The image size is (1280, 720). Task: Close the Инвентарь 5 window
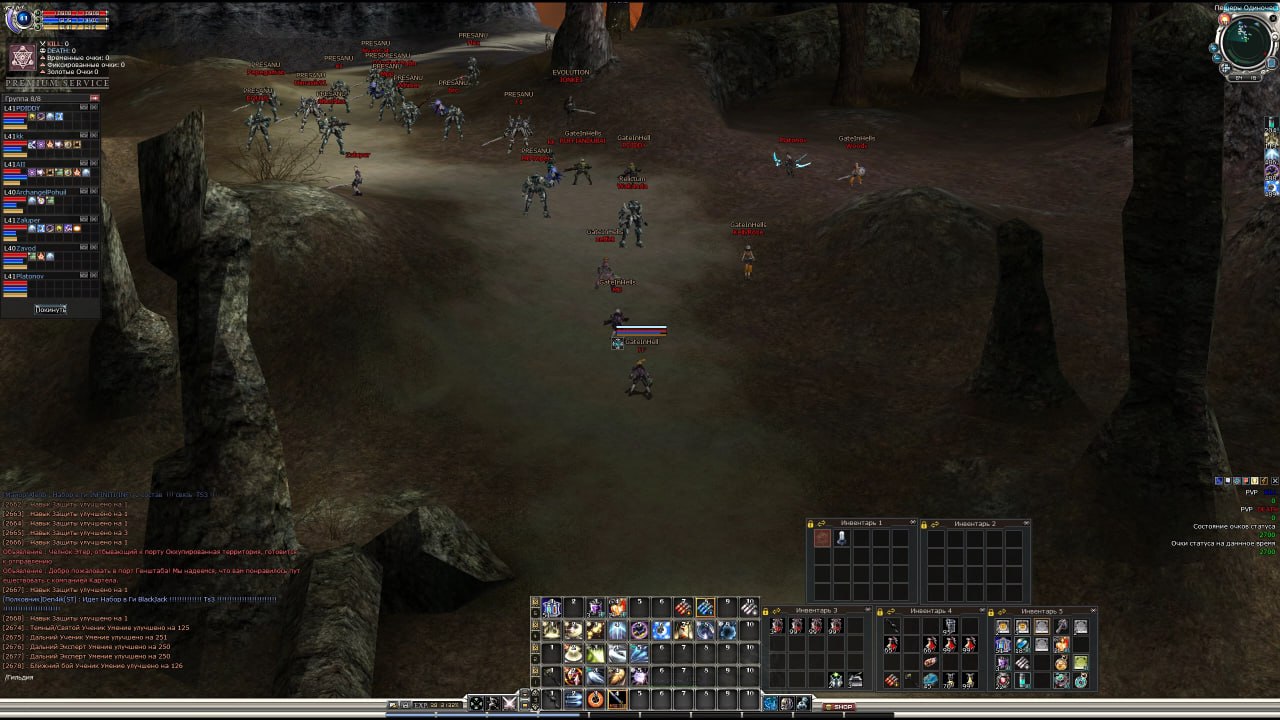(1093, 610)
